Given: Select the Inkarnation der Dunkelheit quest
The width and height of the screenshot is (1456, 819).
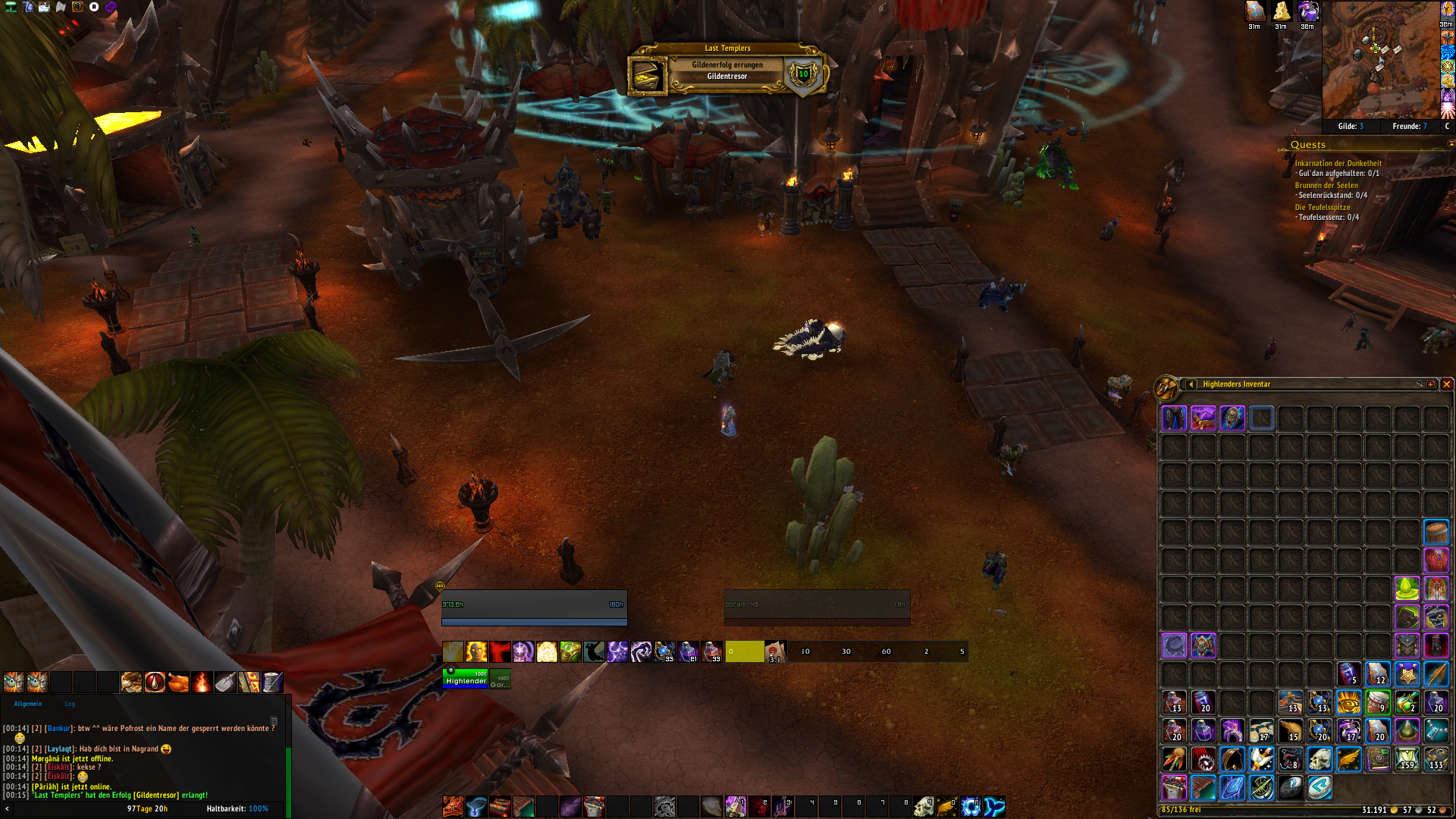Looking at the screenshot, I should point(1338,163).
